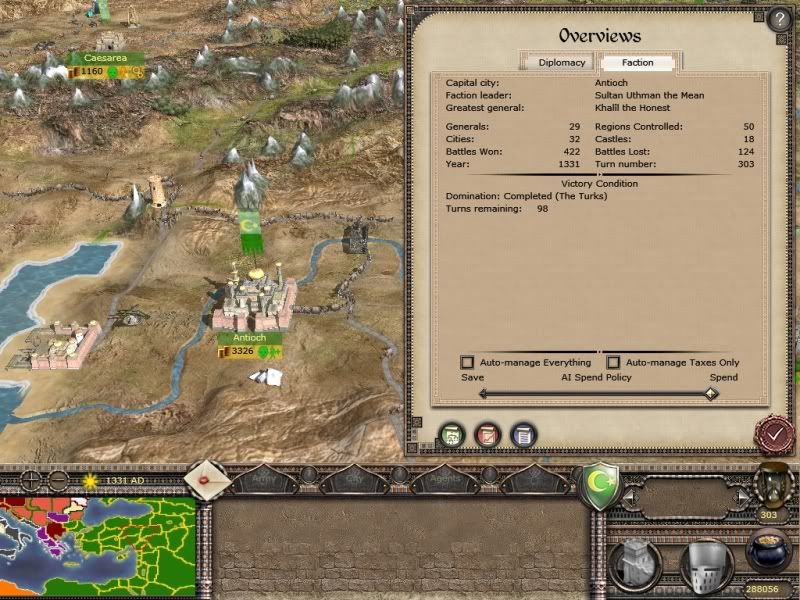Viewport: 800px width, 600px height.
Task: Open the green family tree scroll
Action: click(452, 435)
